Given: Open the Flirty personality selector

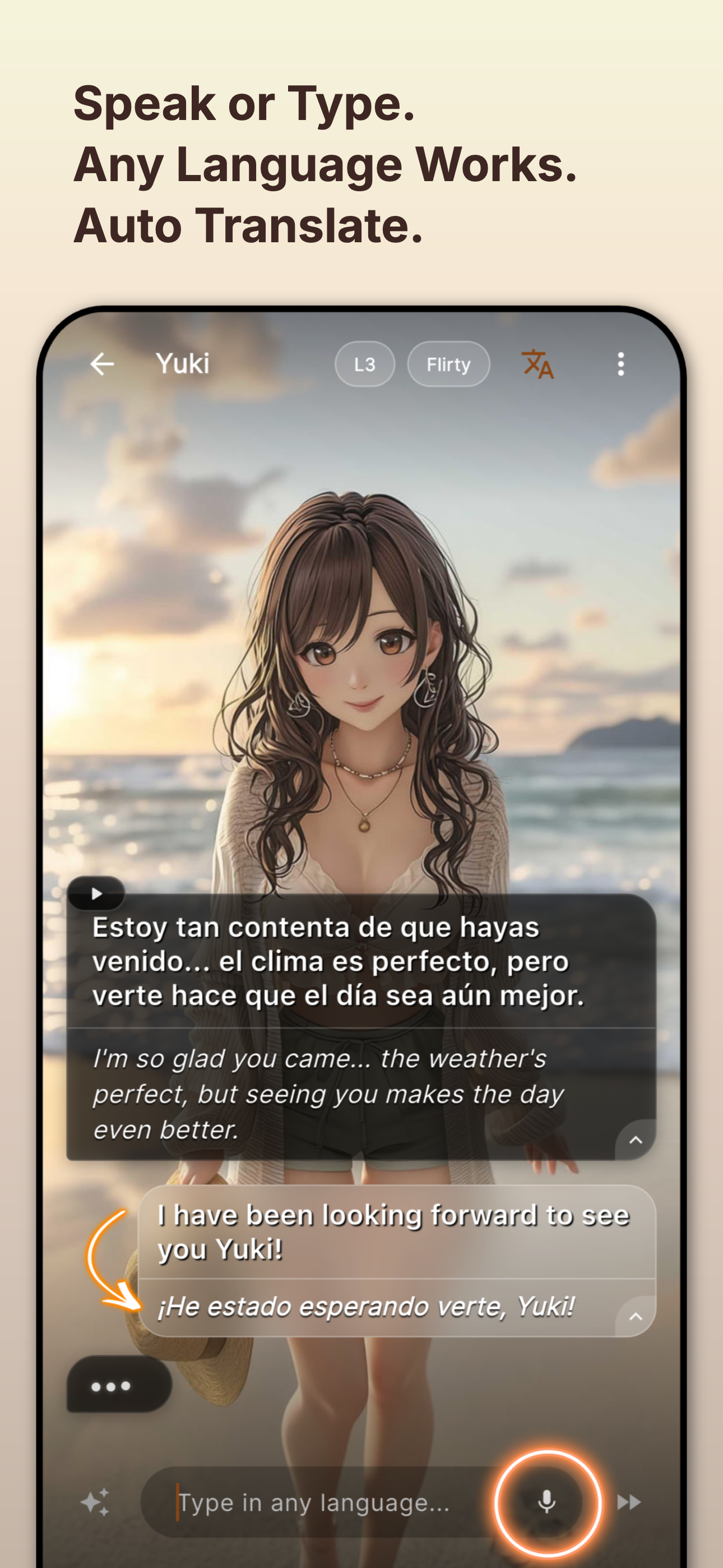Looking at the screenshot, I should pyautogui.click(x=448, y=364).
